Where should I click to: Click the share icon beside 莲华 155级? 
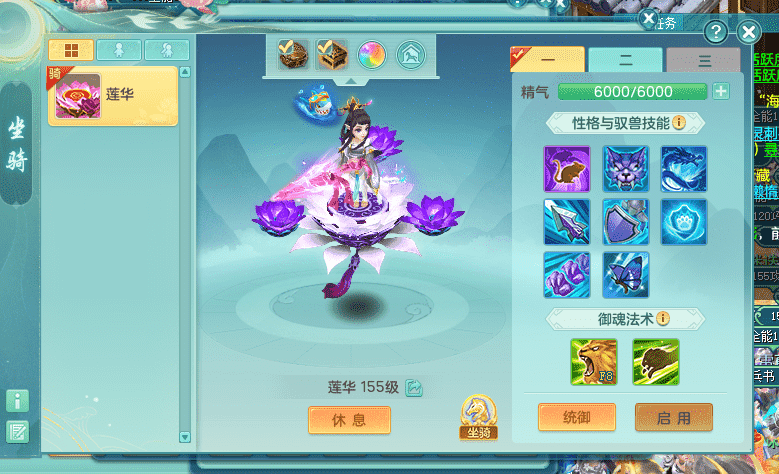414,388
